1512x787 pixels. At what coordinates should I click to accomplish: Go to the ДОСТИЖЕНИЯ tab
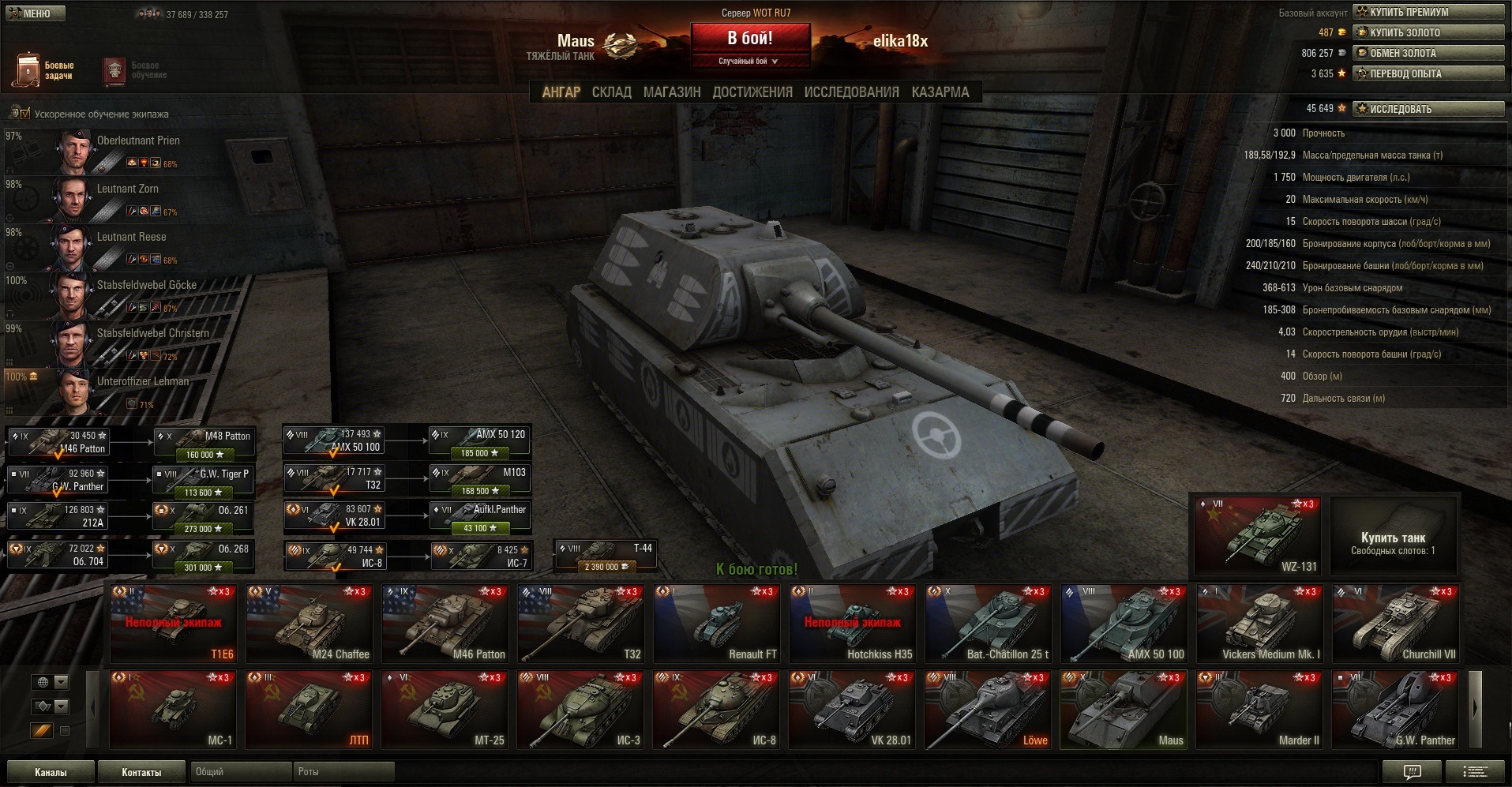(x=752, y=92)
